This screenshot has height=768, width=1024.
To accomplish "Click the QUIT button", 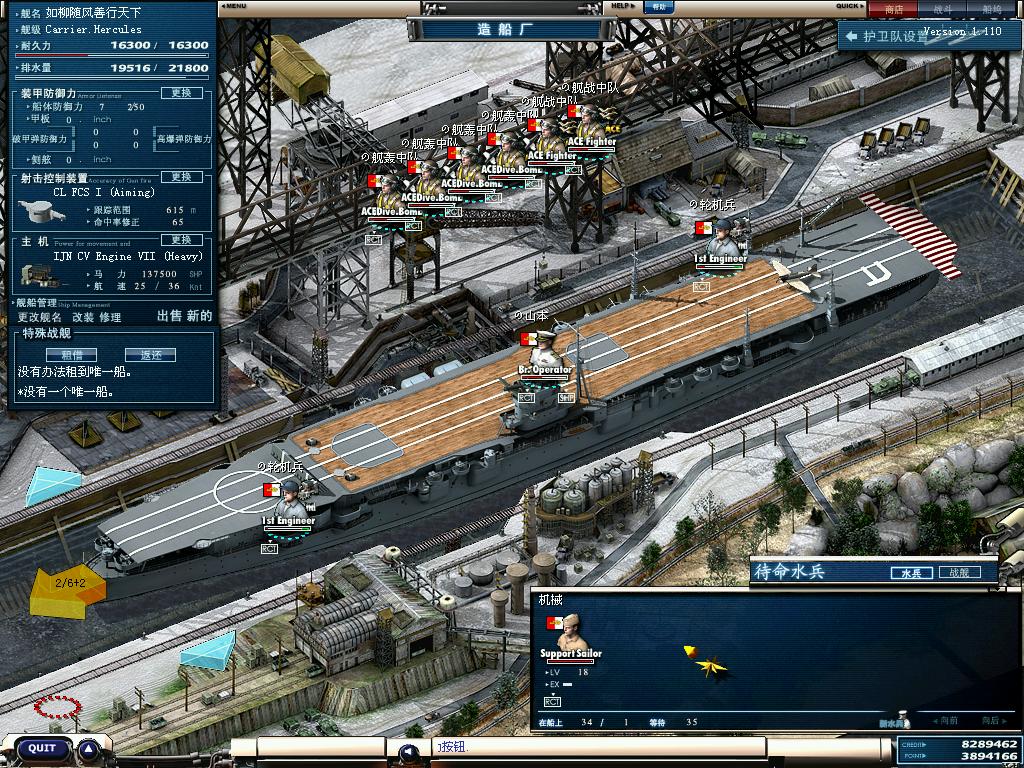I will coord(42,748).
